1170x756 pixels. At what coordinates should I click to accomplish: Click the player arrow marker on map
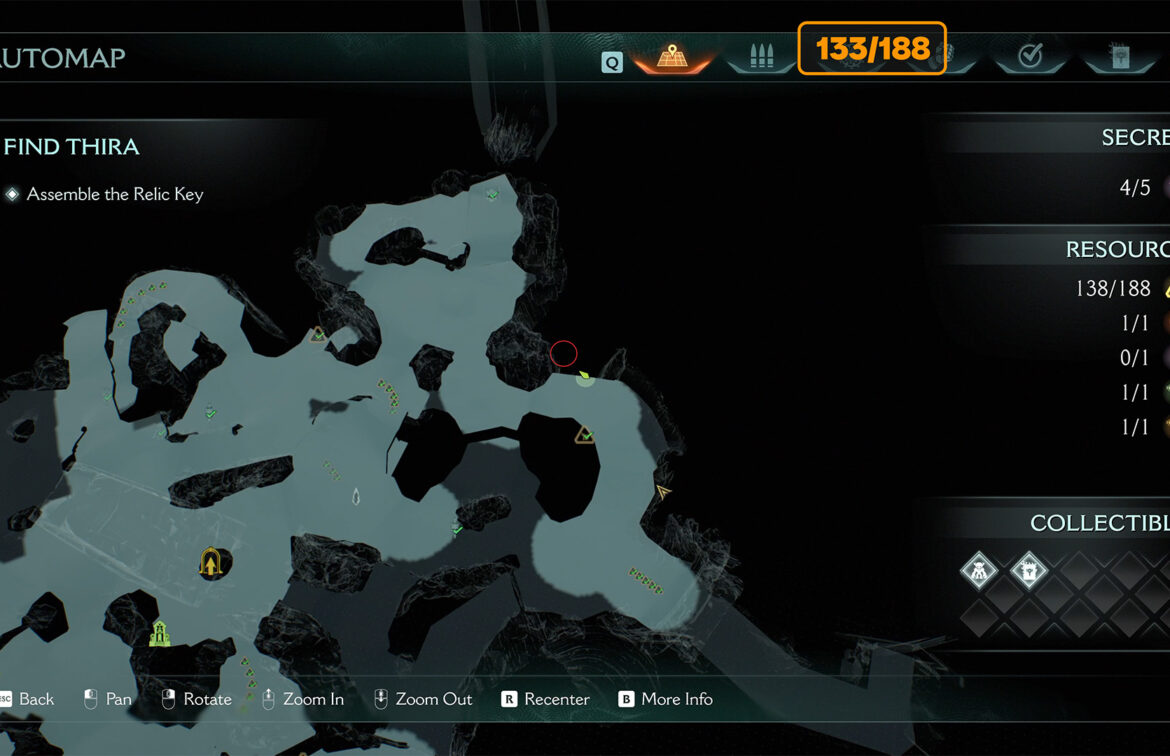tap(662, 492)
